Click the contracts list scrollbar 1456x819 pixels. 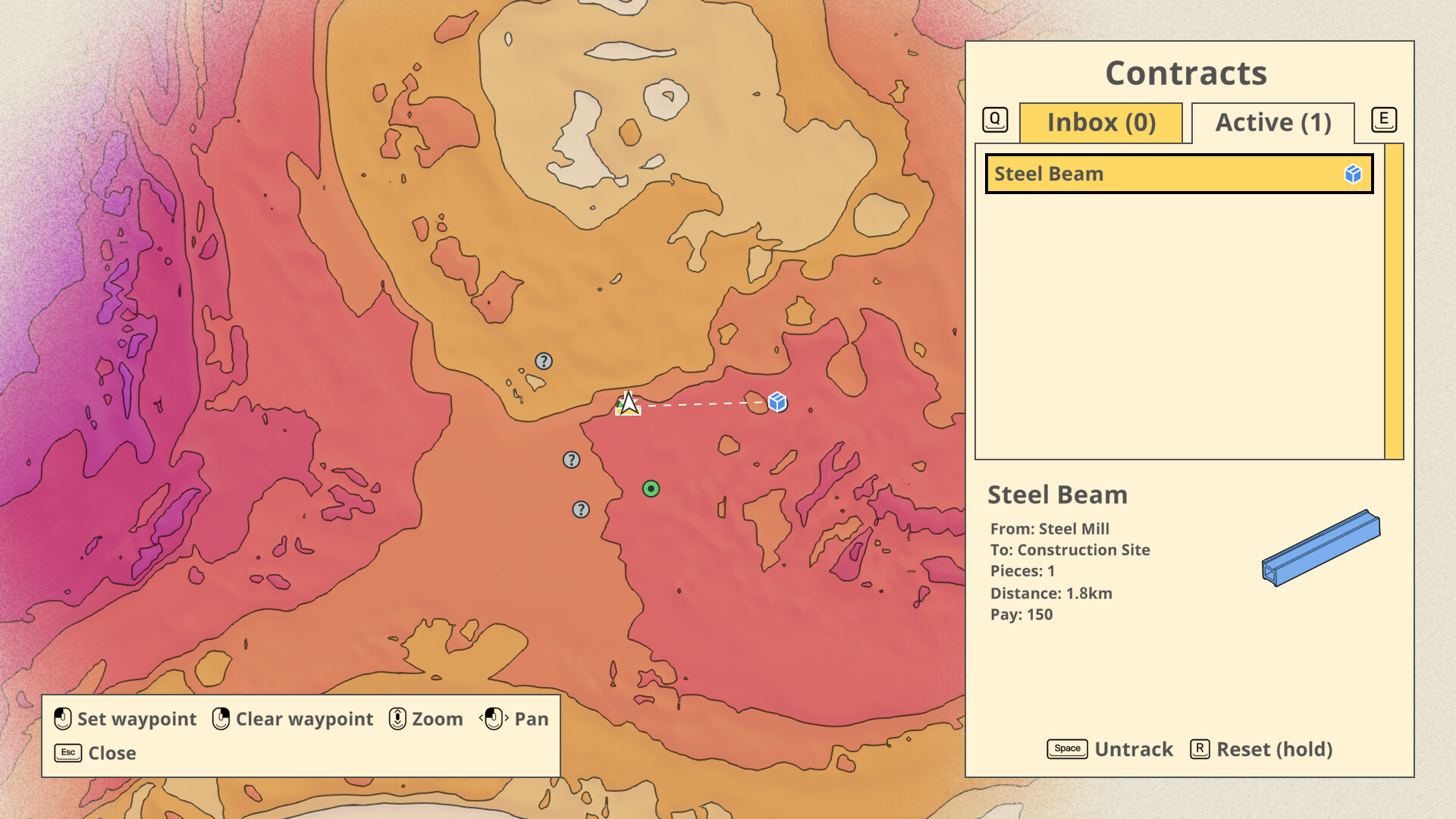coord(1393,303)
